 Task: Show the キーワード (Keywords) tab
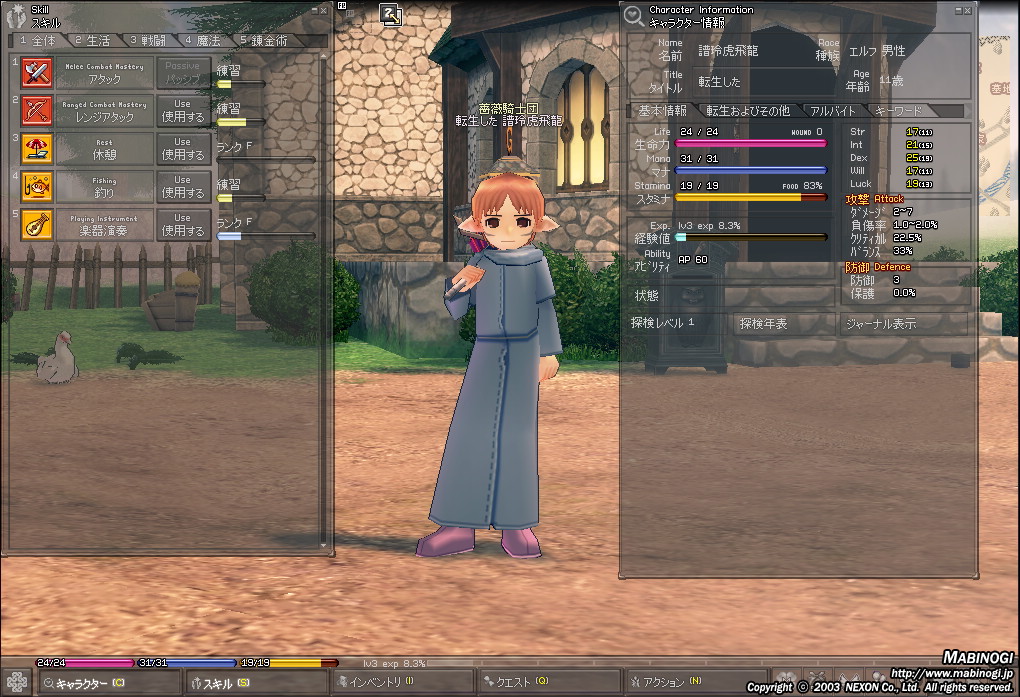coord(898,111)
